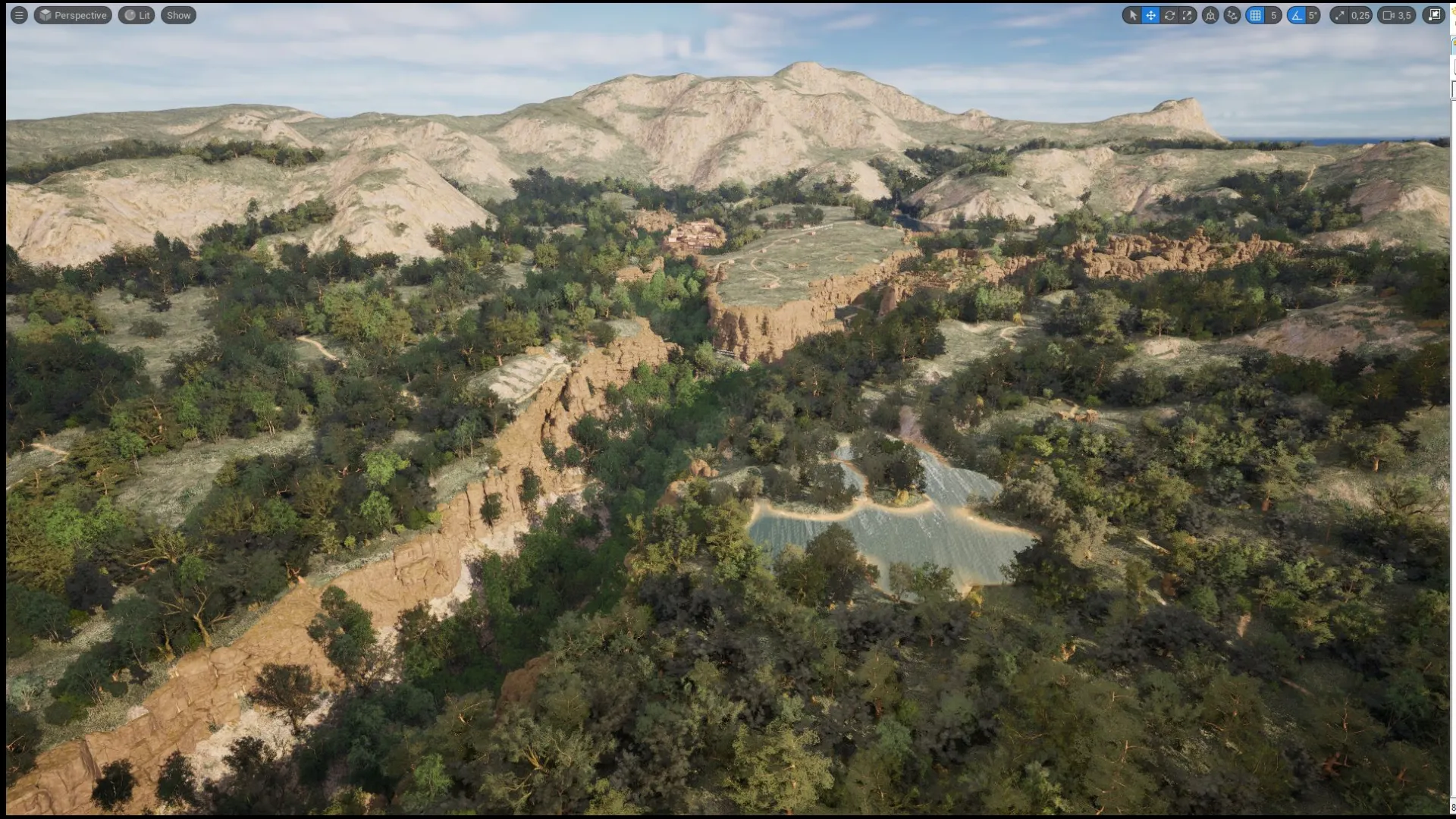Screen dimensions: 1456x819
Task: Switch to the Rotate tool
Action: (1170, 15)
